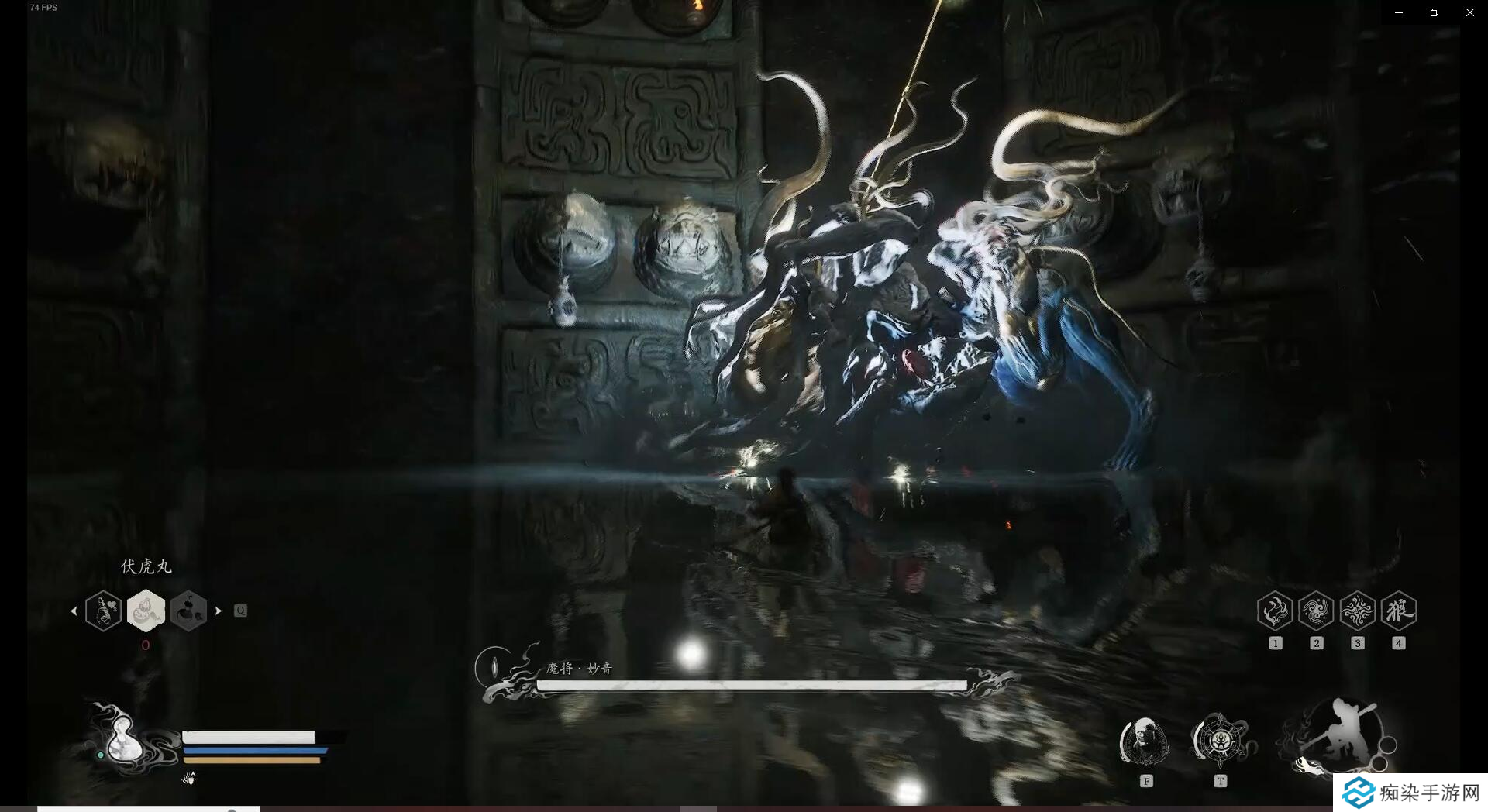Activate the 狼 transformation spell icon
Image resolution: width=1488 pixels, height=812 pixels.
[1398, 611]
